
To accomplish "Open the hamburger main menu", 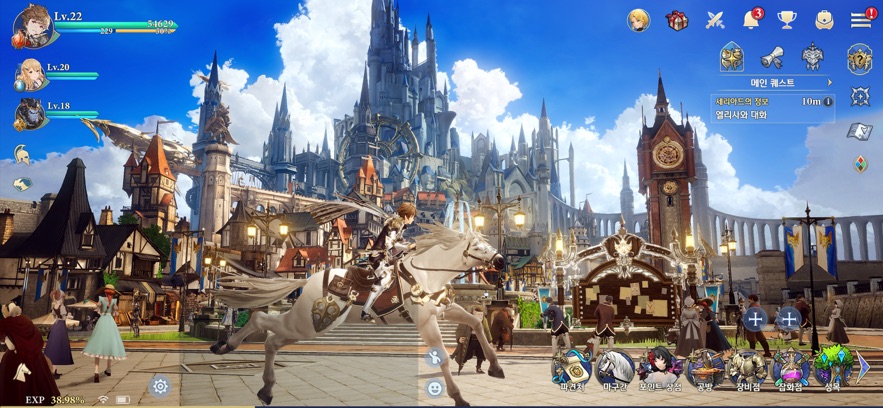I will coord(860,20).
